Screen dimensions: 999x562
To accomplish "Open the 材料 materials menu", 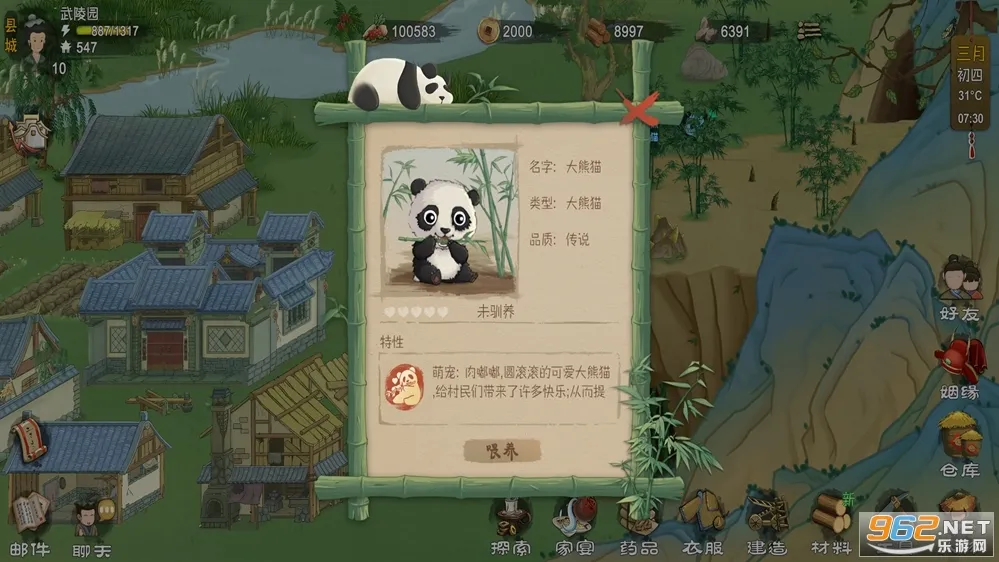I will tap(830, 524).
